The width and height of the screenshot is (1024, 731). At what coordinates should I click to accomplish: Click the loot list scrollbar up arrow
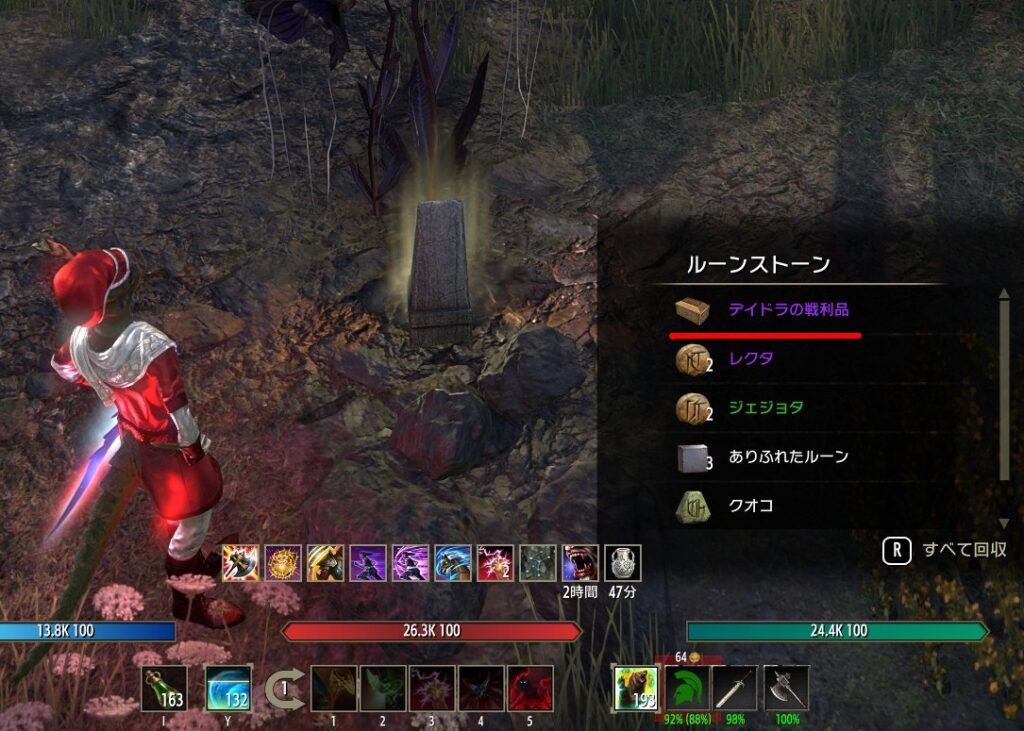1004,295
